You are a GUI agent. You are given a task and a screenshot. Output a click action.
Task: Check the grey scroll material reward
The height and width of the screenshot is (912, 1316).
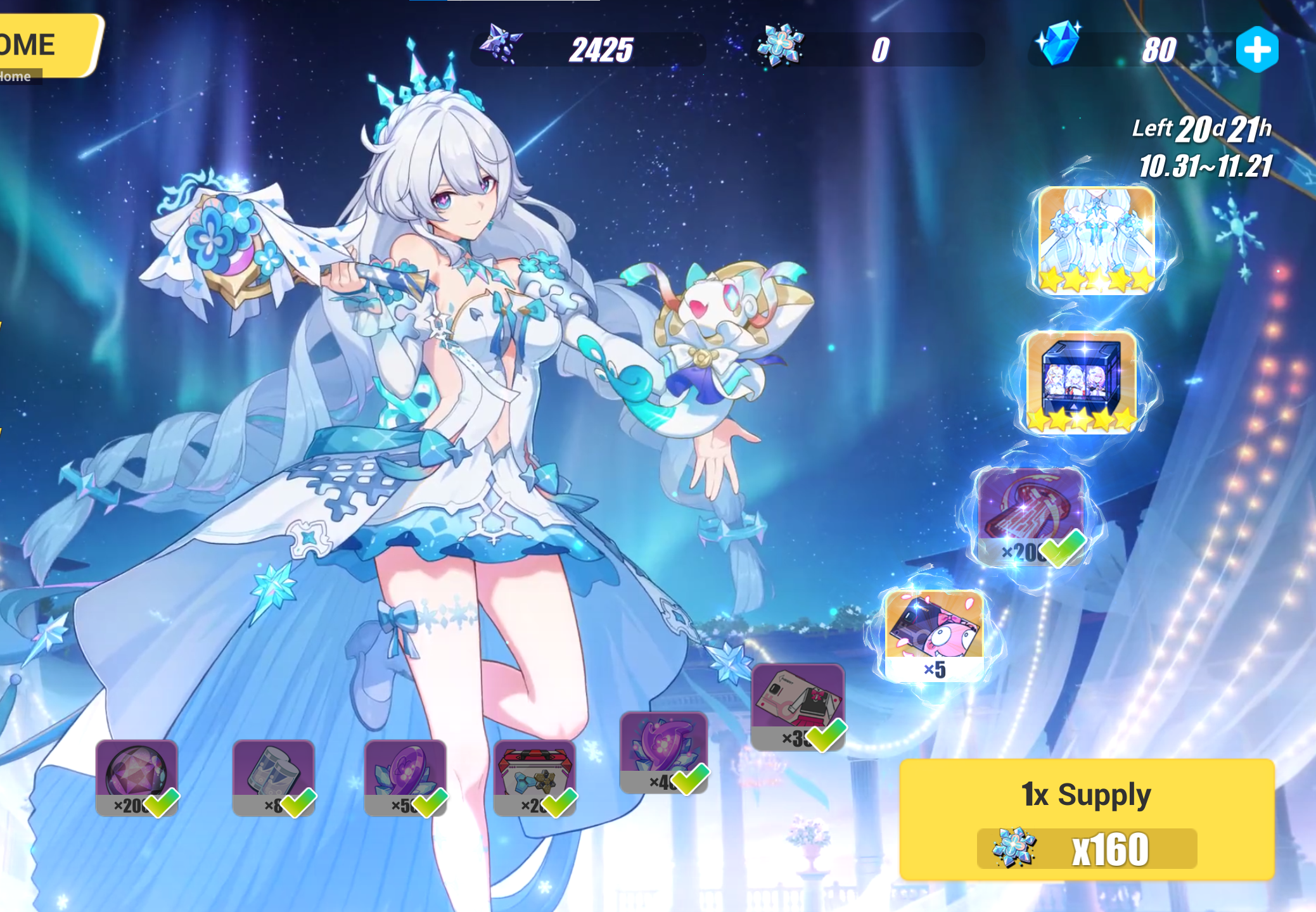coord(273,777)
